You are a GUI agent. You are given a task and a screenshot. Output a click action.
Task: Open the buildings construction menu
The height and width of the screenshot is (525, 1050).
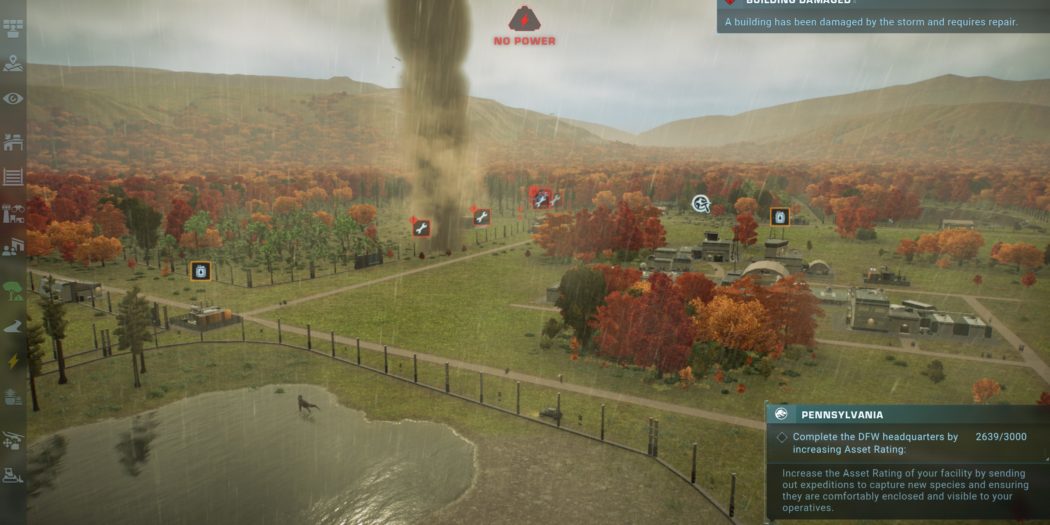13,142
